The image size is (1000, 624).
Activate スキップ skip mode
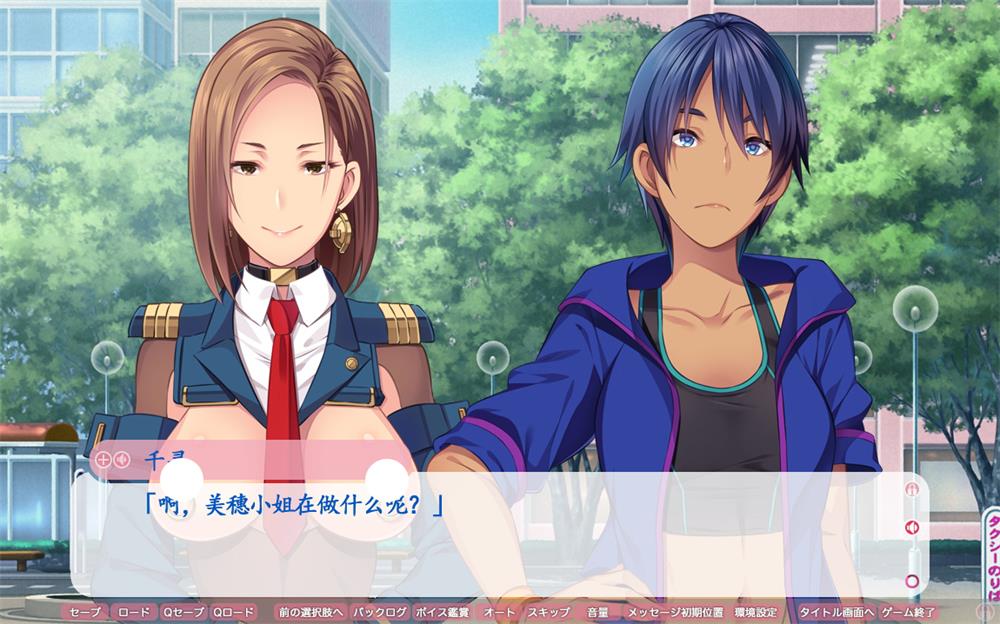click(548, 611)
